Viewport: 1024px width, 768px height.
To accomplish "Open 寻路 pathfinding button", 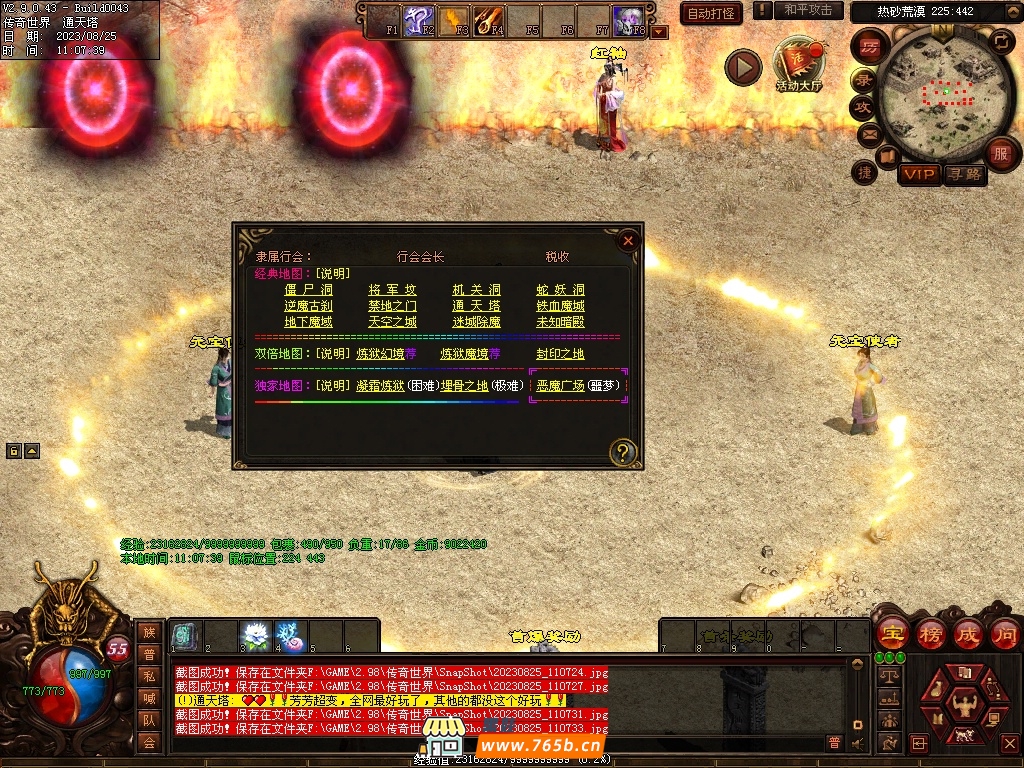I will (x=964, y=174).
